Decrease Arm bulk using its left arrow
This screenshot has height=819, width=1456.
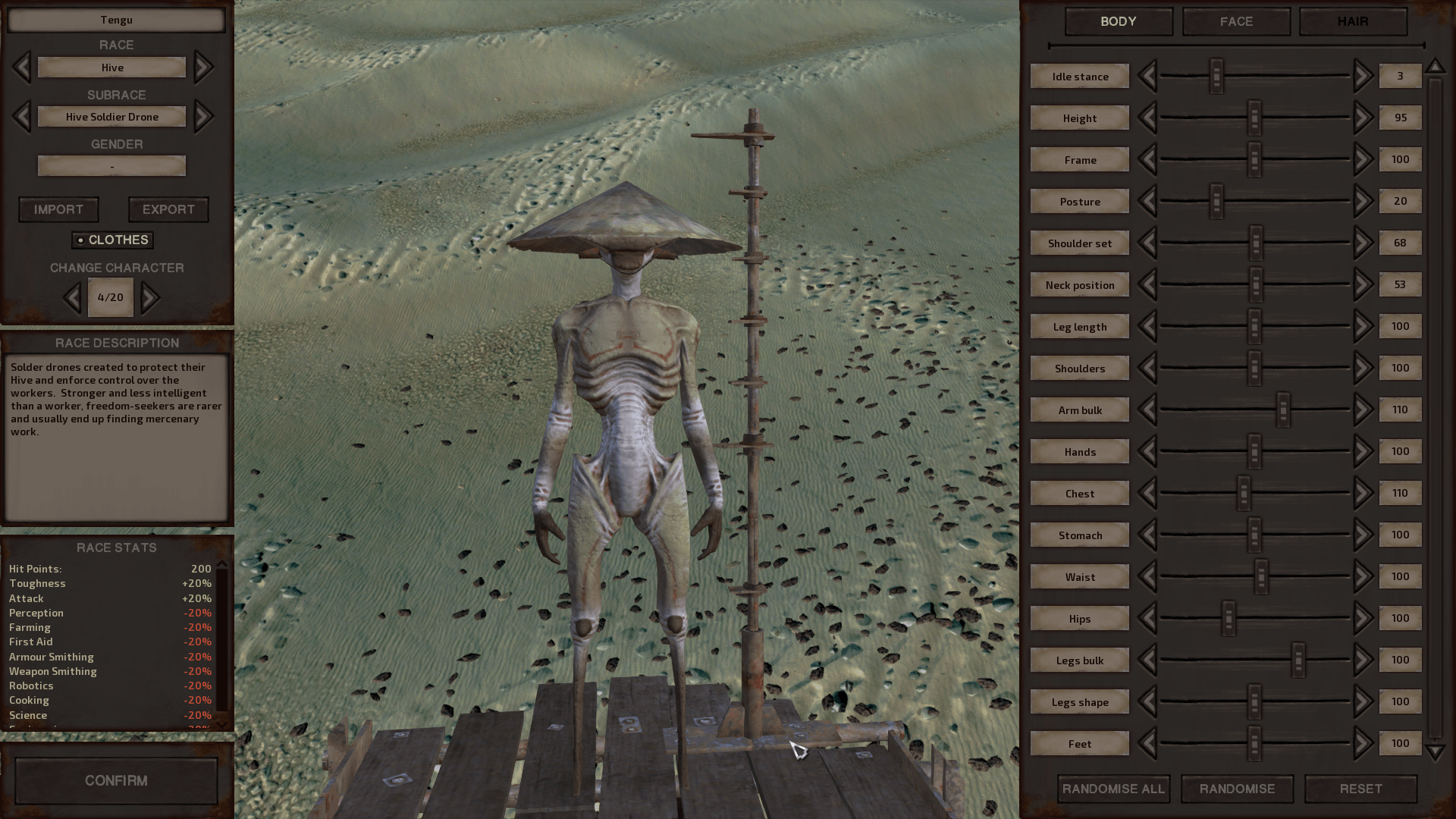pyautogui.click(x=1150, y=409)
